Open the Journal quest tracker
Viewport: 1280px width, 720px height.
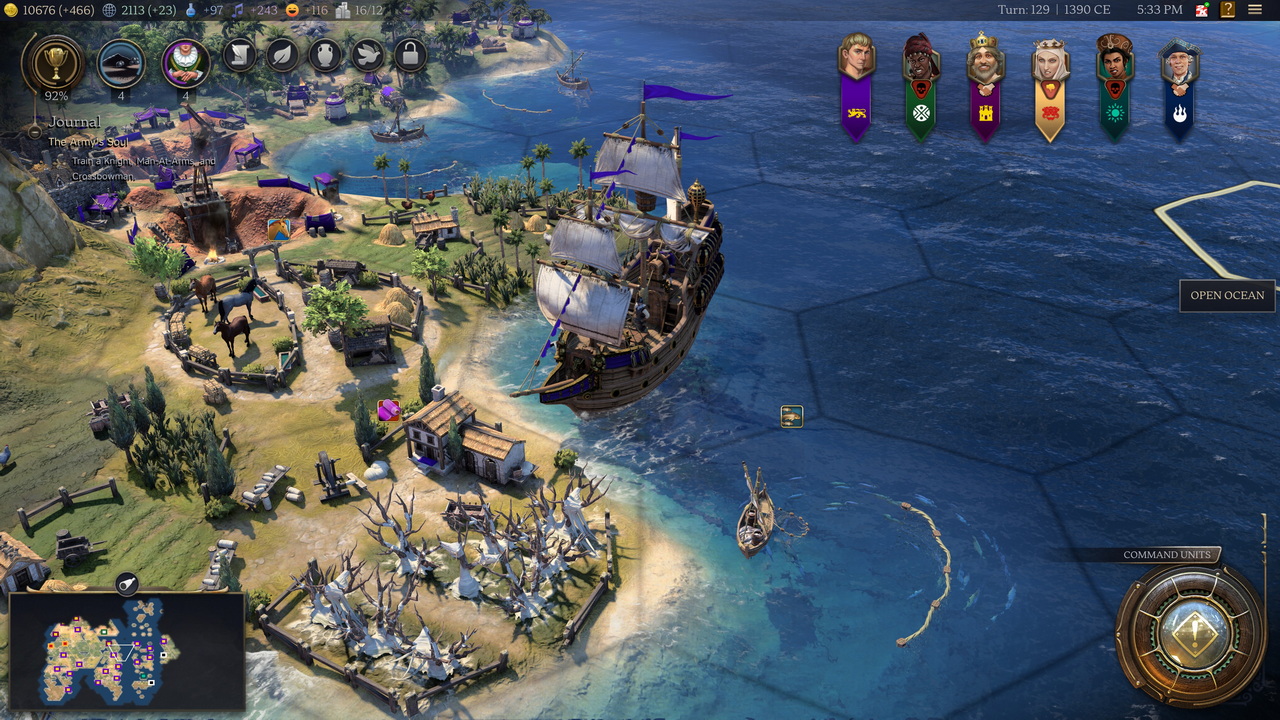coord(74,122)
